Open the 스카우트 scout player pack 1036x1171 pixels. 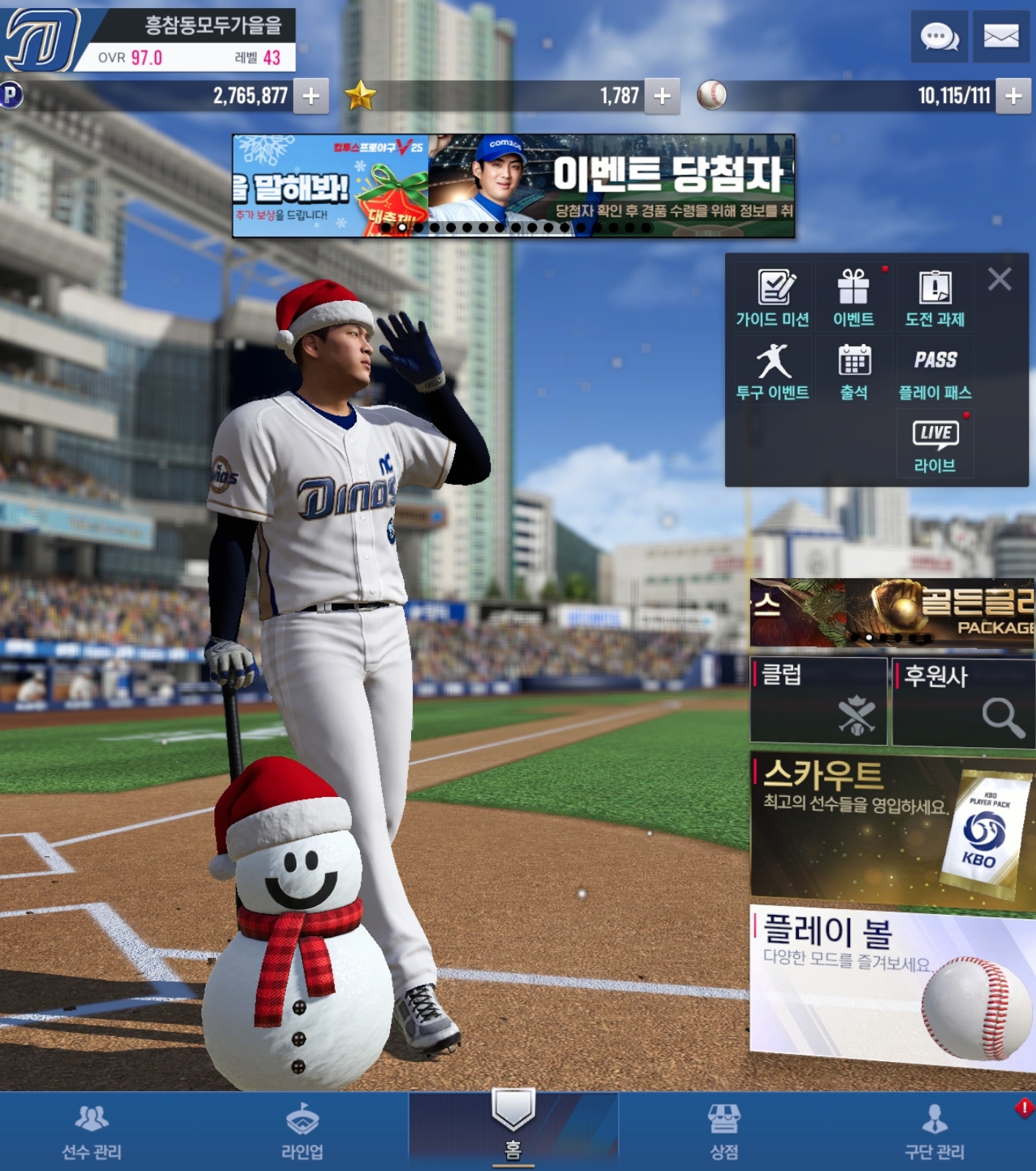[x=891, y=829]
